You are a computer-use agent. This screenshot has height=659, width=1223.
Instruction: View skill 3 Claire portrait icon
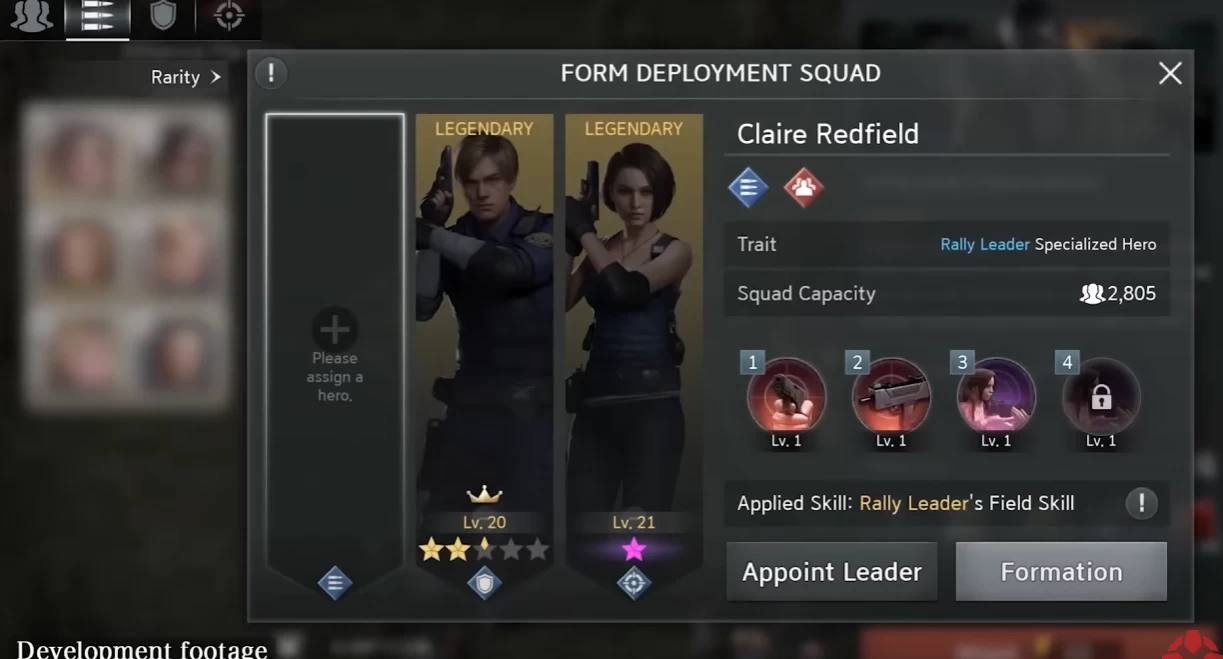pos(996,397)
